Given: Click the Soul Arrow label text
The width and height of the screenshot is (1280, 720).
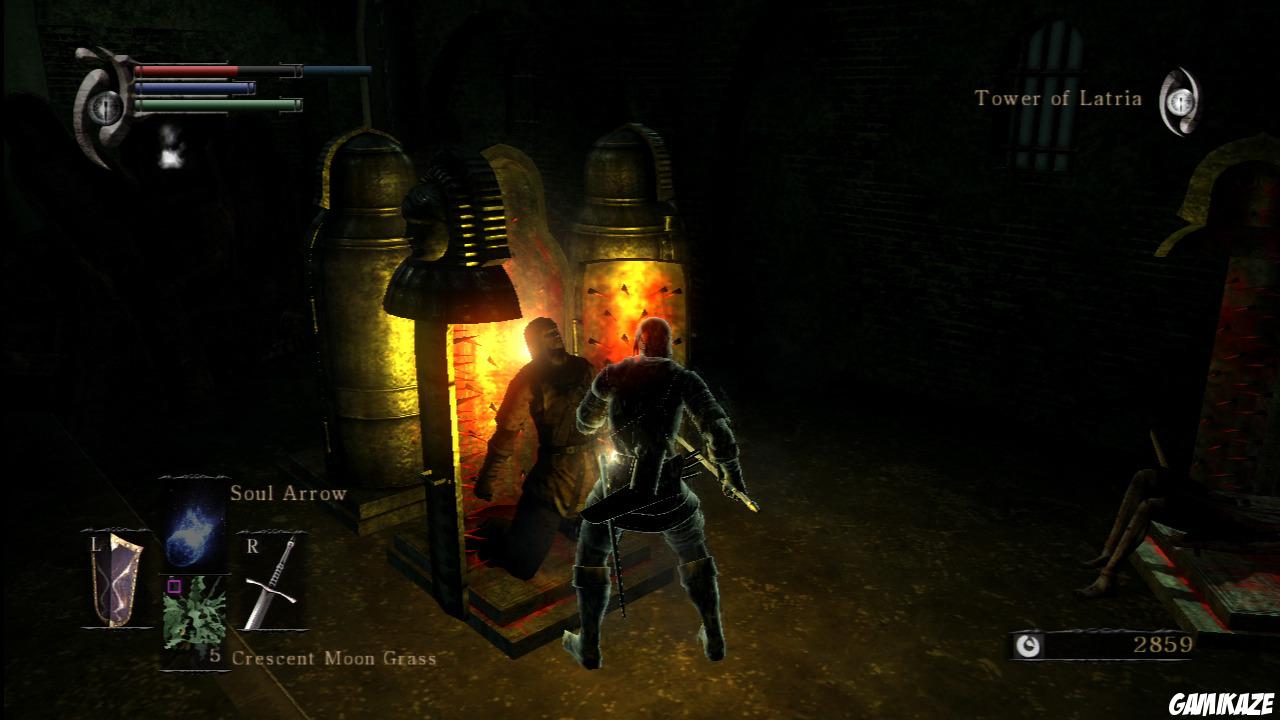Looking at the screenshot, I should pyautogui.click(x=288, y=492).
